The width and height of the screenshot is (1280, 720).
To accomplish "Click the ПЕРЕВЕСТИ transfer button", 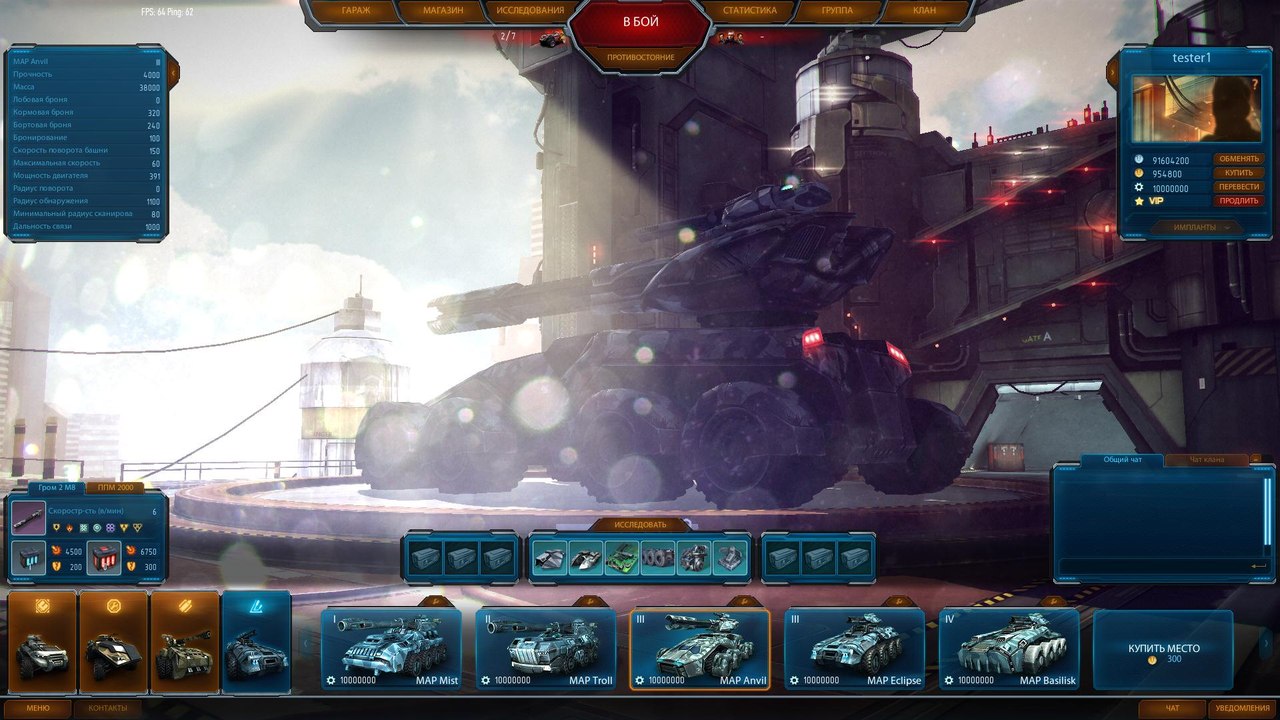I will (x=1238, y=187).
